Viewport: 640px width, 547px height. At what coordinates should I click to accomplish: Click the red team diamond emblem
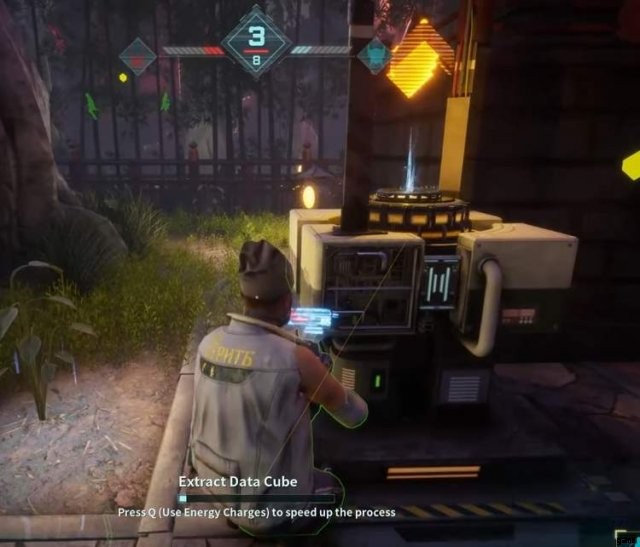[x=137, y=56]
